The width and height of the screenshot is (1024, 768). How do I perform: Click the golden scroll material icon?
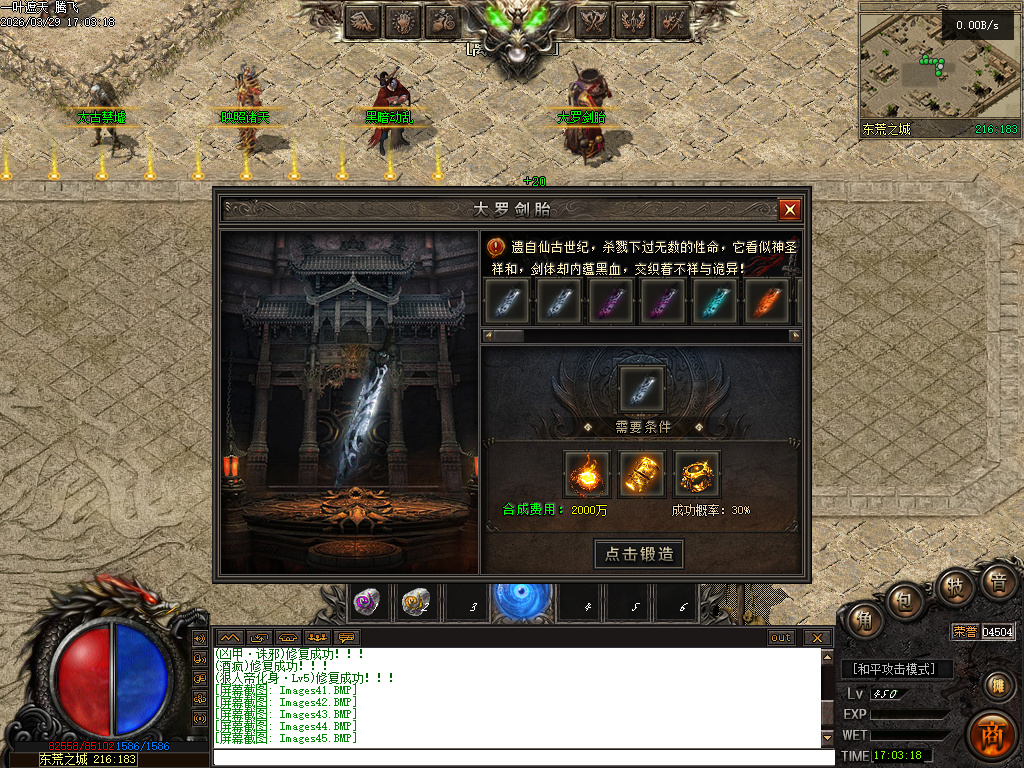coord(642,474)
